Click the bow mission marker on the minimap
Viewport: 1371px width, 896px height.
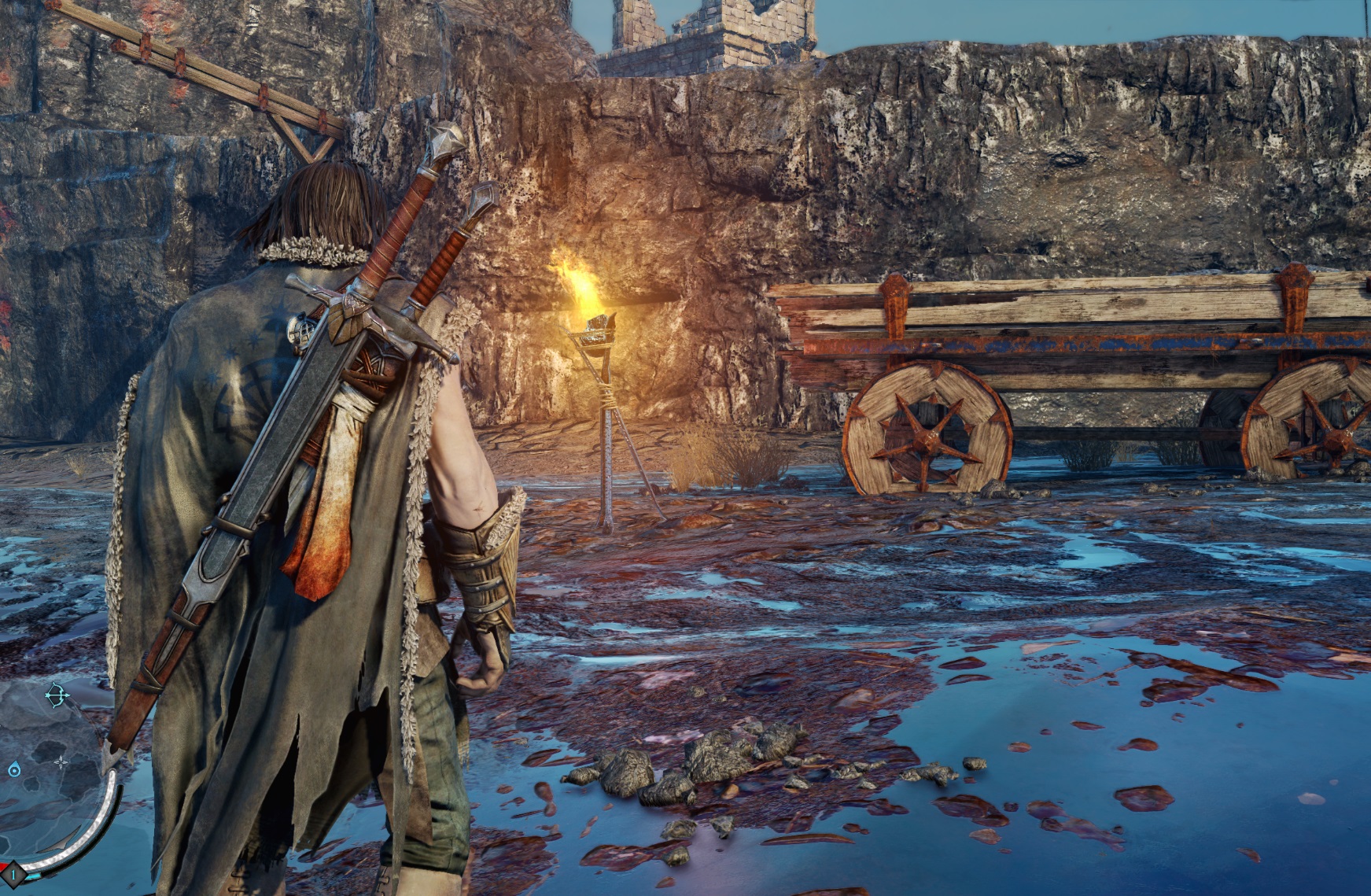pos(57,695)
